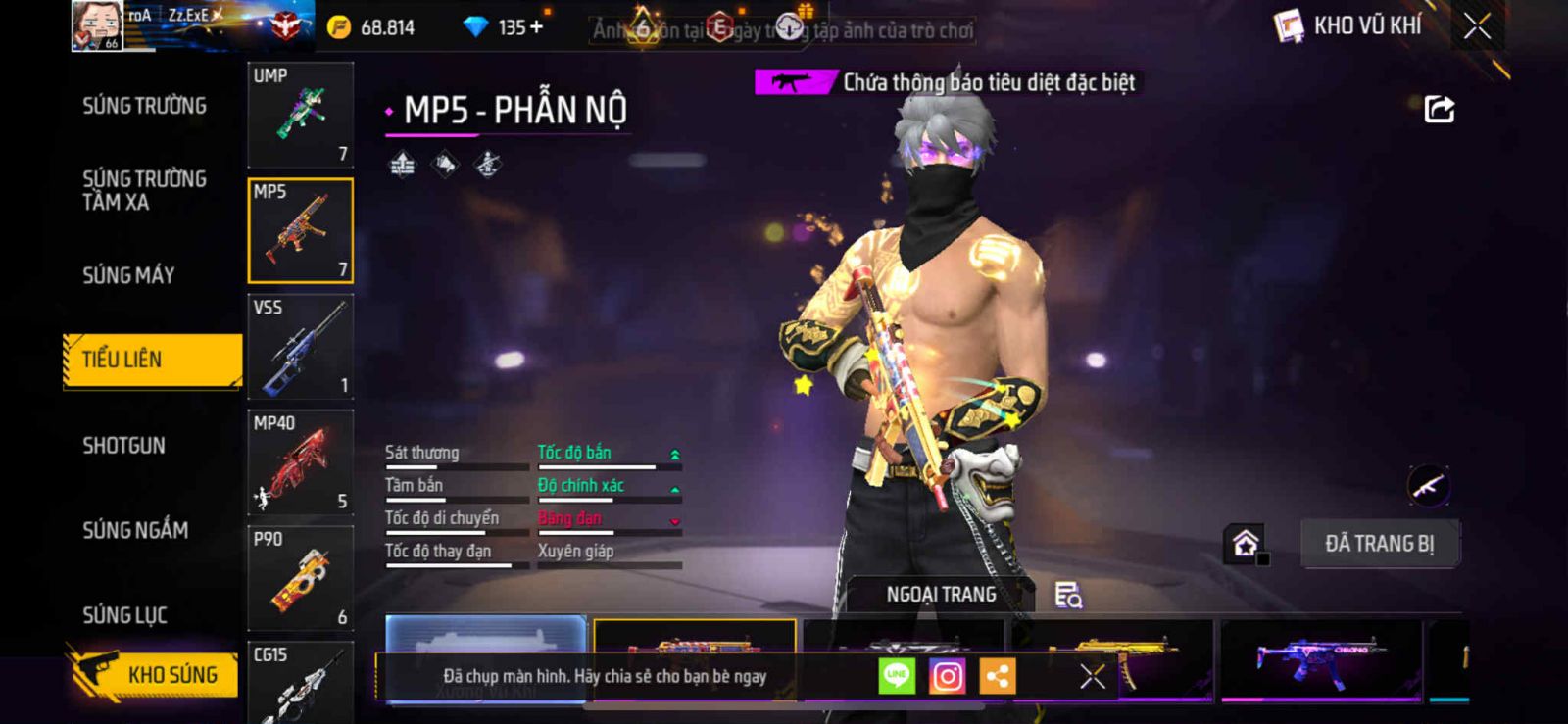Image resolution: width=1568 pixels, height=724 pixels.
Task: Dismiss the screenshot share banner
Action: pos(1092,676)
